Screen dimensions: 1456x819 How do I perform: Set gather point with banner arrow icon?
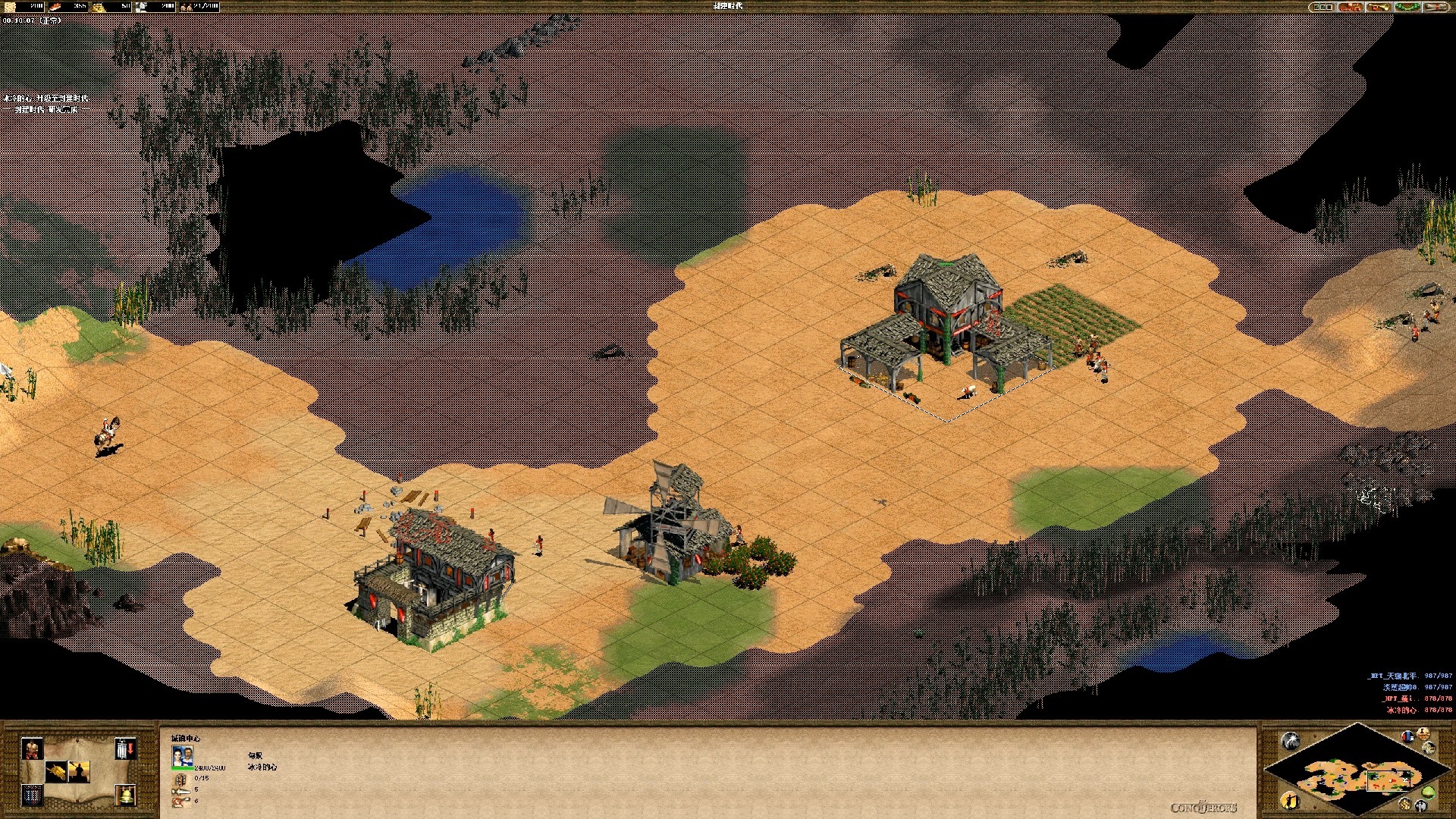coord(126,748)
